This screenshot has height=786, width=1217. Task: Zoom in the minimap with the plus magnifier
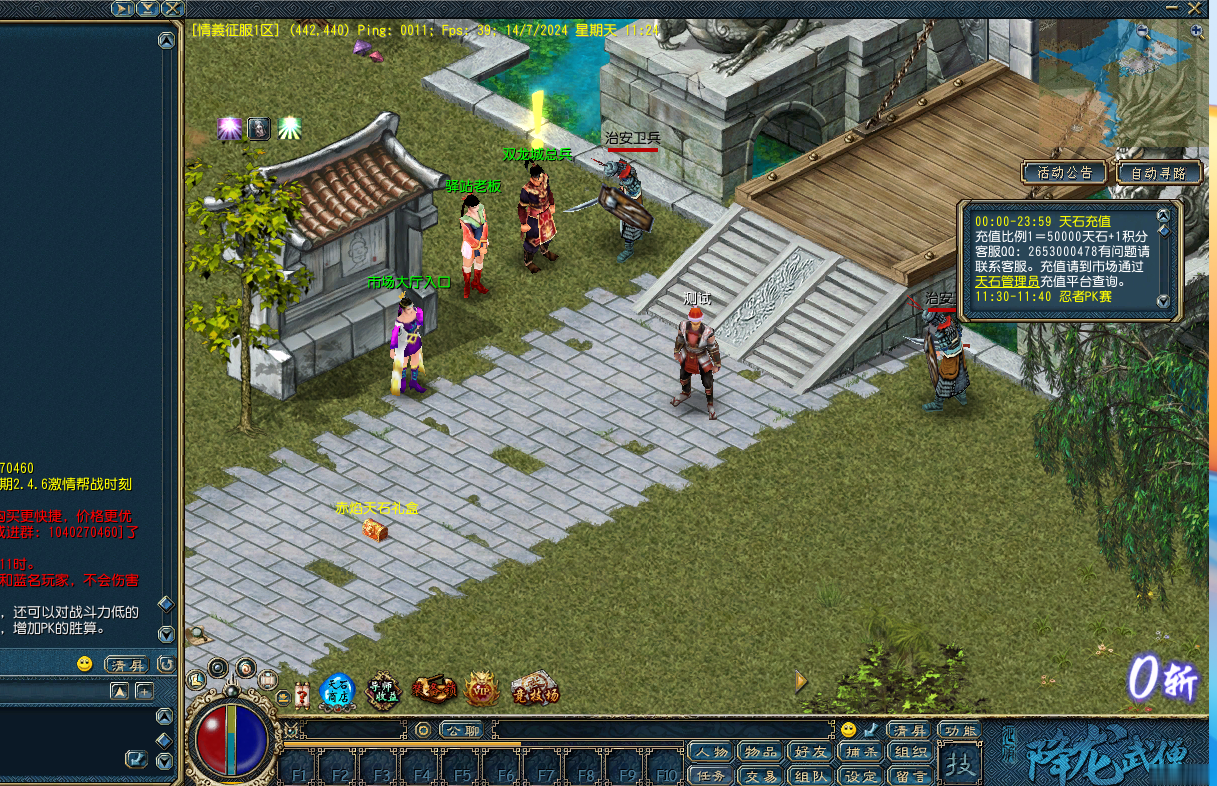[x=1197, y=31]
